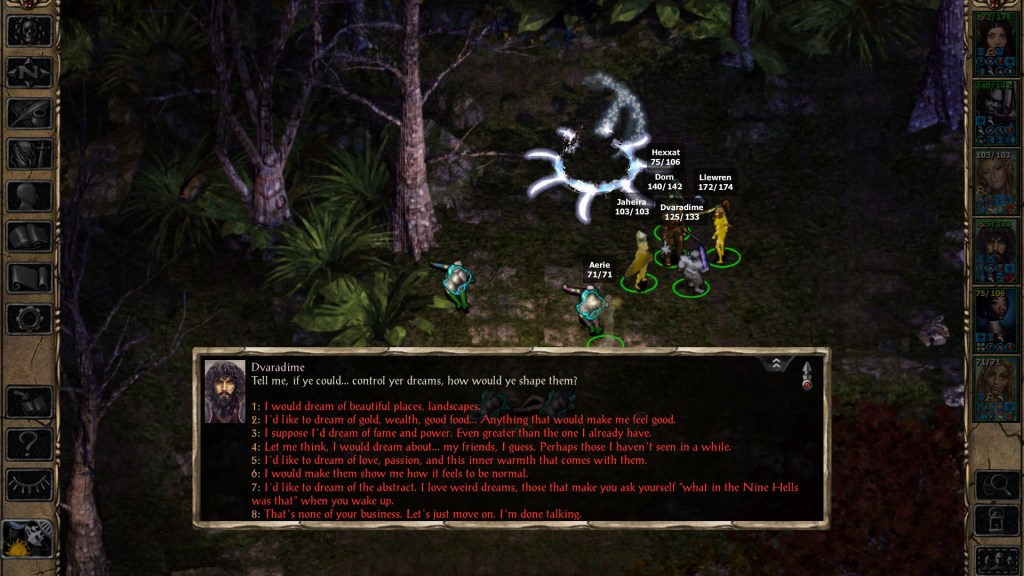1024x576 pixels.
Task: Open the area map from the compass button
Action: (29, 72)
